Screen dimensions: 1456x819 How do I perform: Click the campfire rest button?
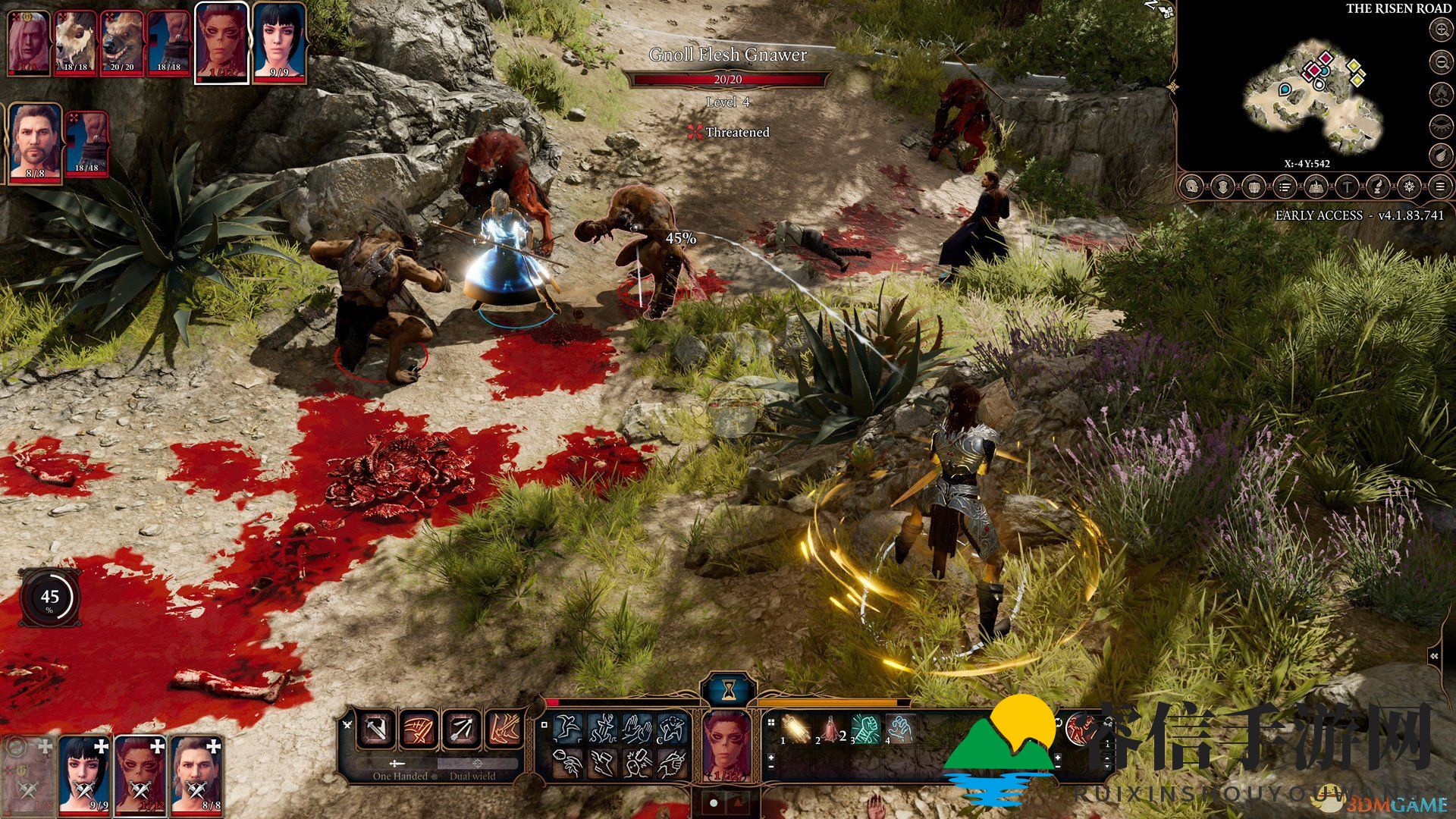pyautogui.click(x=1440, y=94)
